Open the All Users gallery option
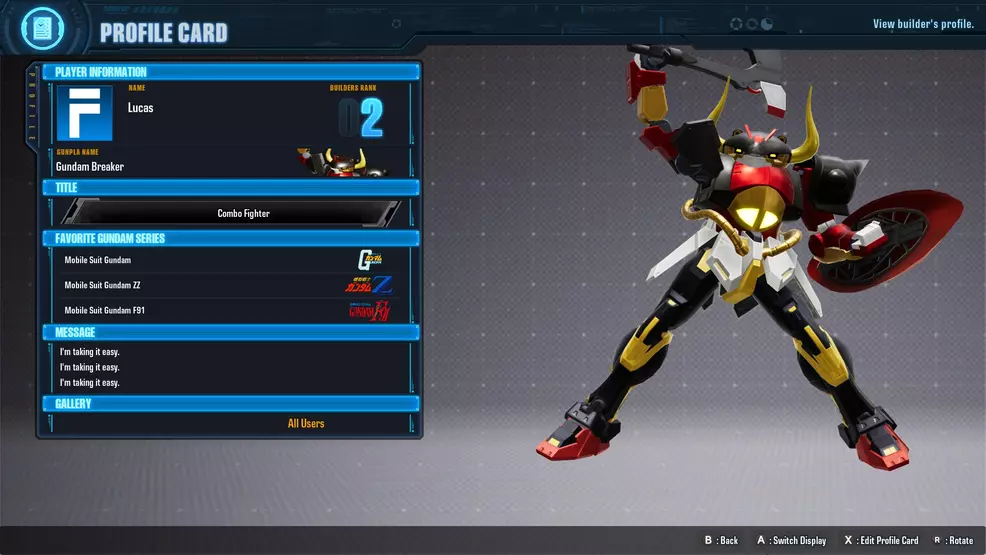Screen dimensions: 986x555 click(306, 423)
